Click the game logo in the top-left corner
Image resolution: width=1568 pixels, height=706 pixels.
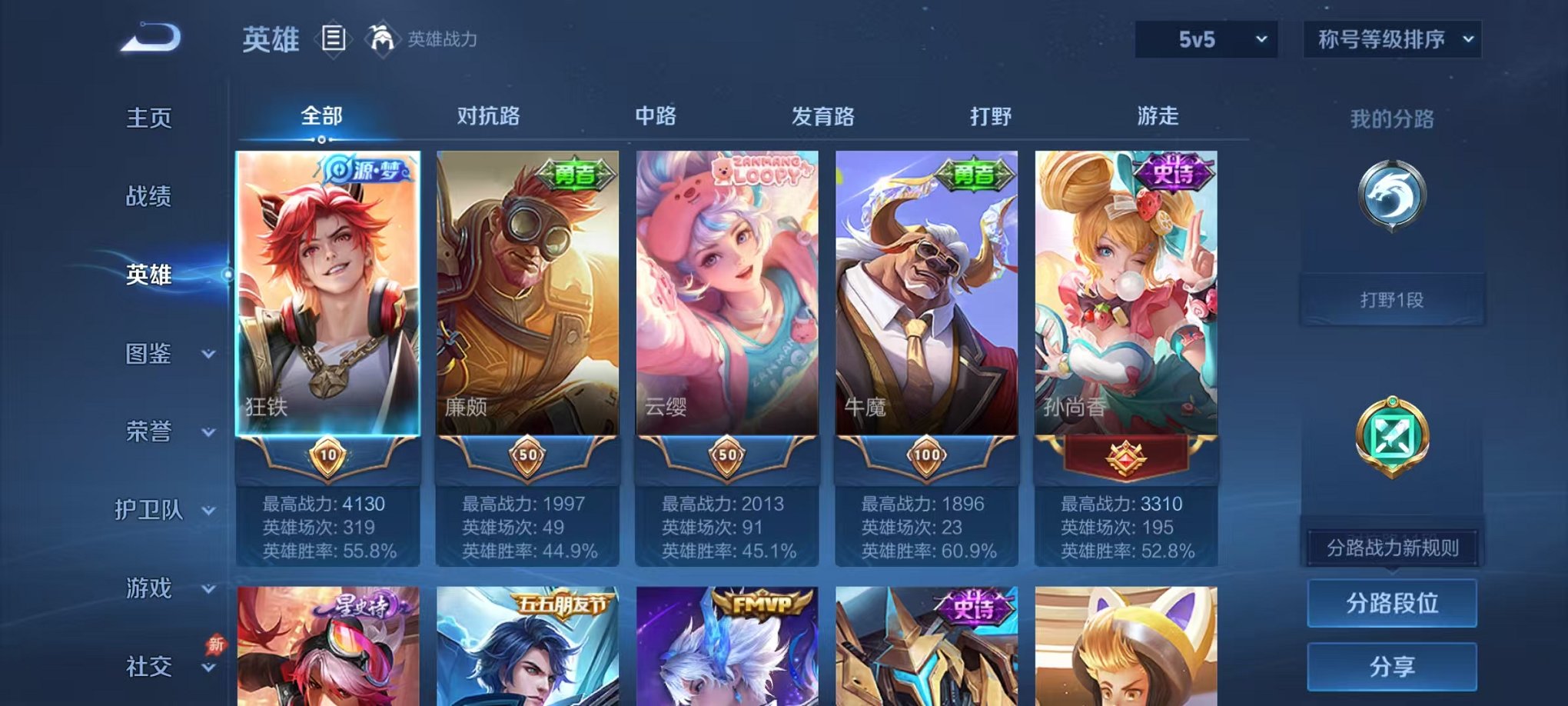click(x=148, y=35)
